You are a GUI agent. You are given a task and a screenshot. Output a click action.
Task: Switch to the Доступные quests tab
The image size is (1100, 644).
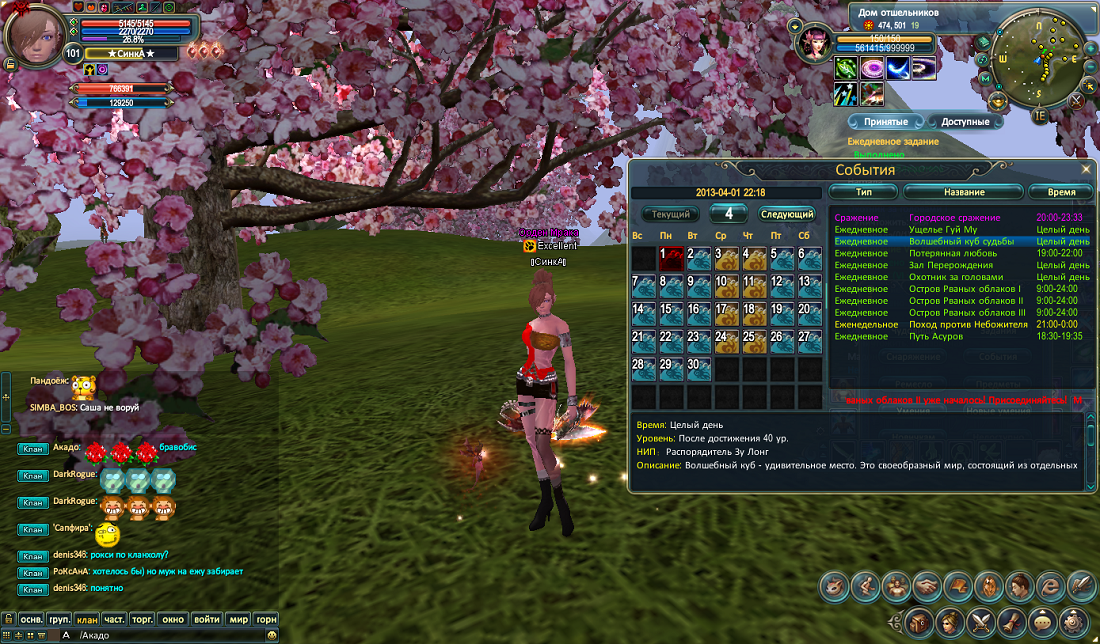pos(968,122)
